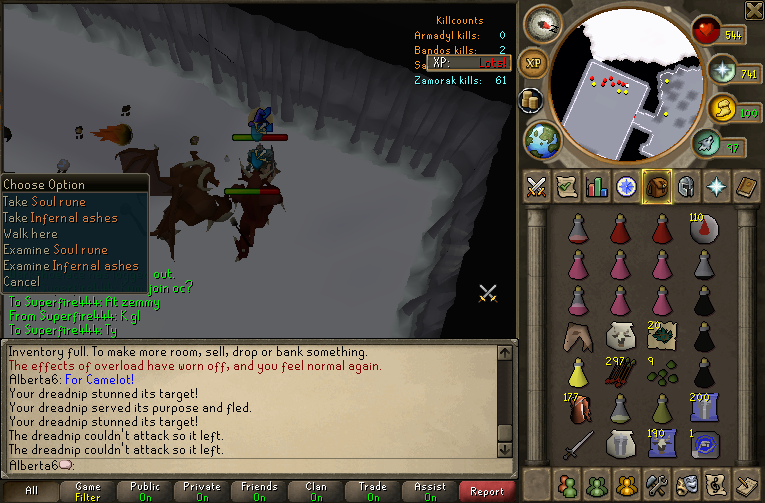Open the Report button in chat bar
This screenshot has height=503, width=765.
487,491
